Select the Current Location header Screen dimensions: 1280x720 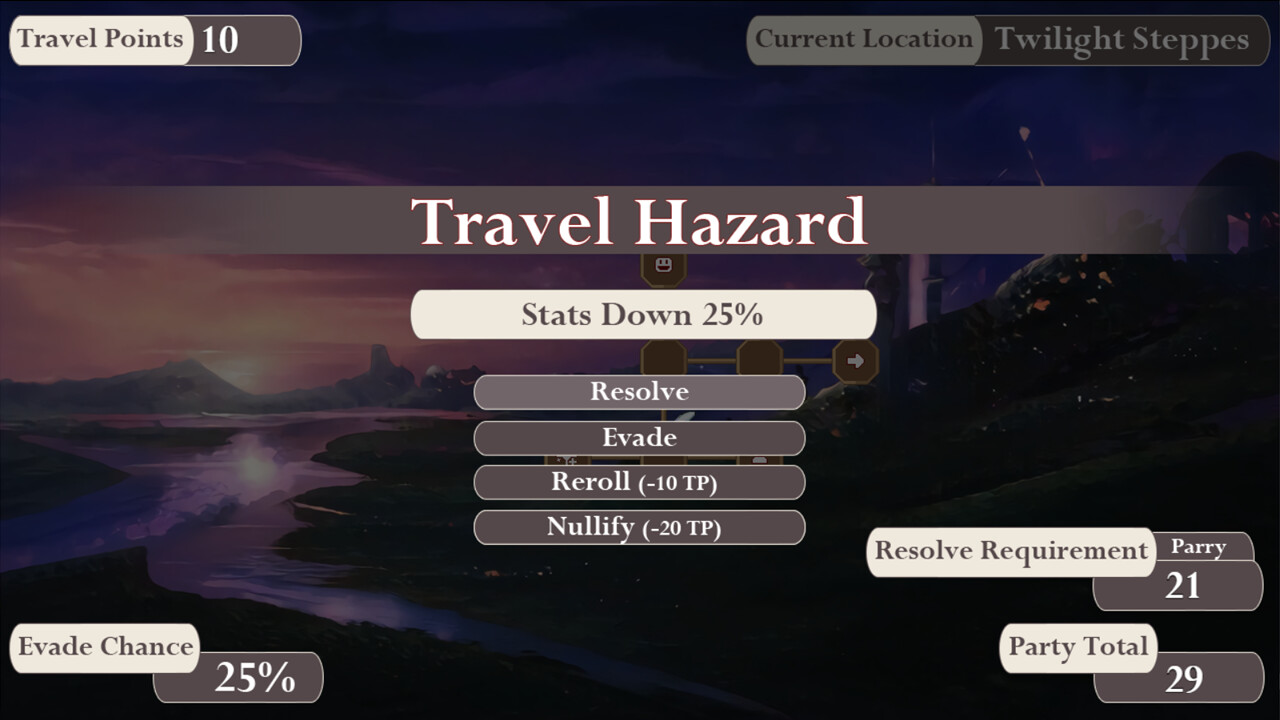tap(863, 40)
